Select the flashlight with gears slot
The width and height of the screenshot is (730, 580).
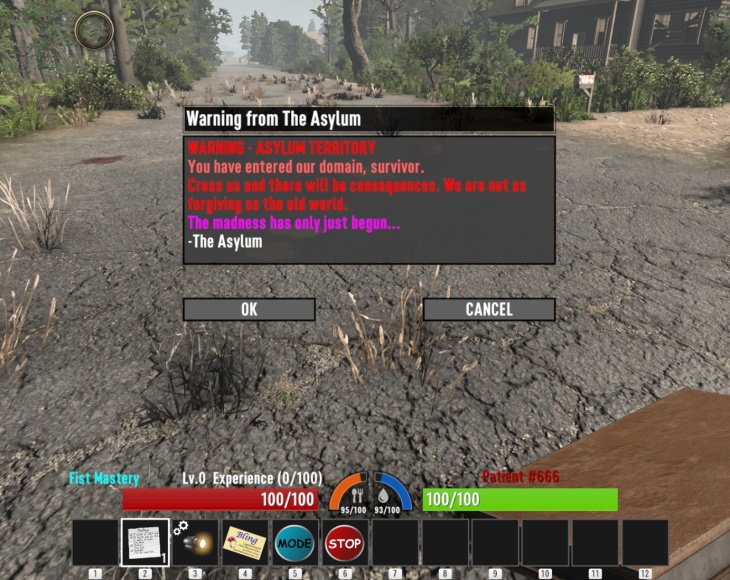[195, 542]
